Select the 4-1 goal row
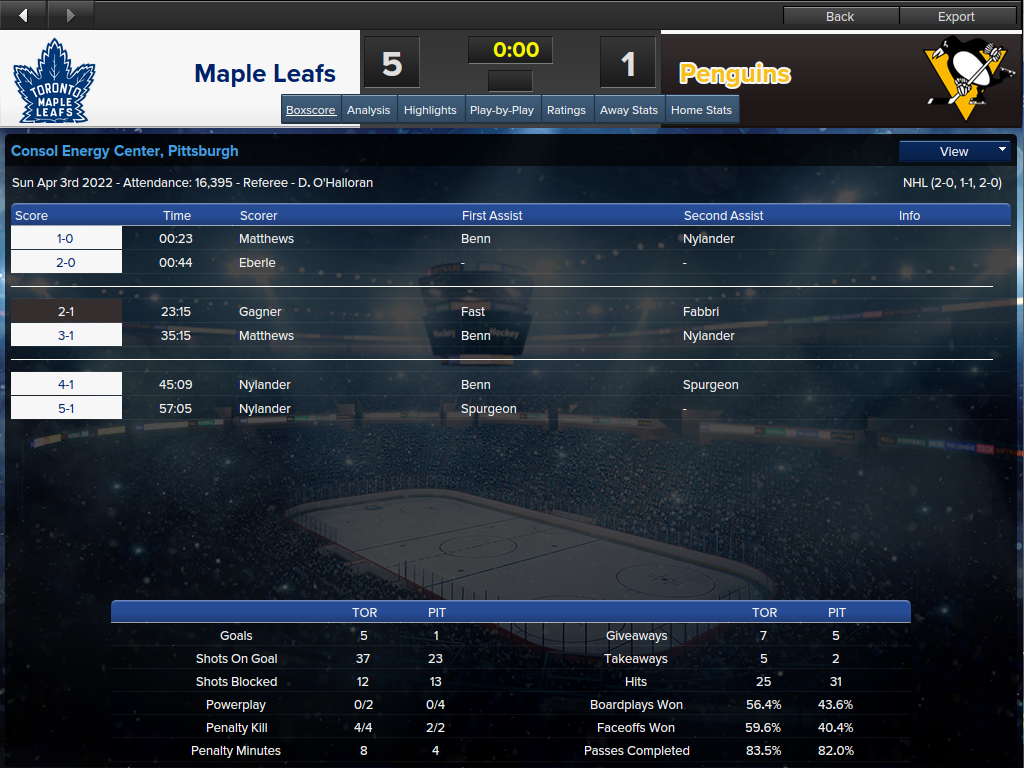Screen dimensions: 1024x768 point(66,385)
